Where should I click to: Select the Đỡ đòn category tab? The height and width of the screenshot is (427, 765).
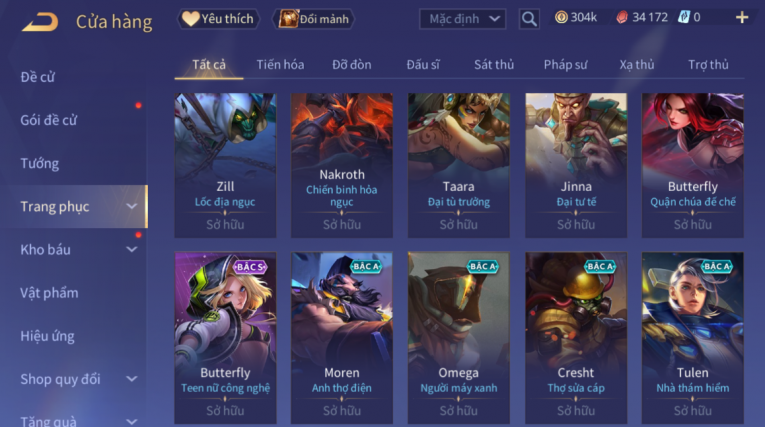coord(352,65)
